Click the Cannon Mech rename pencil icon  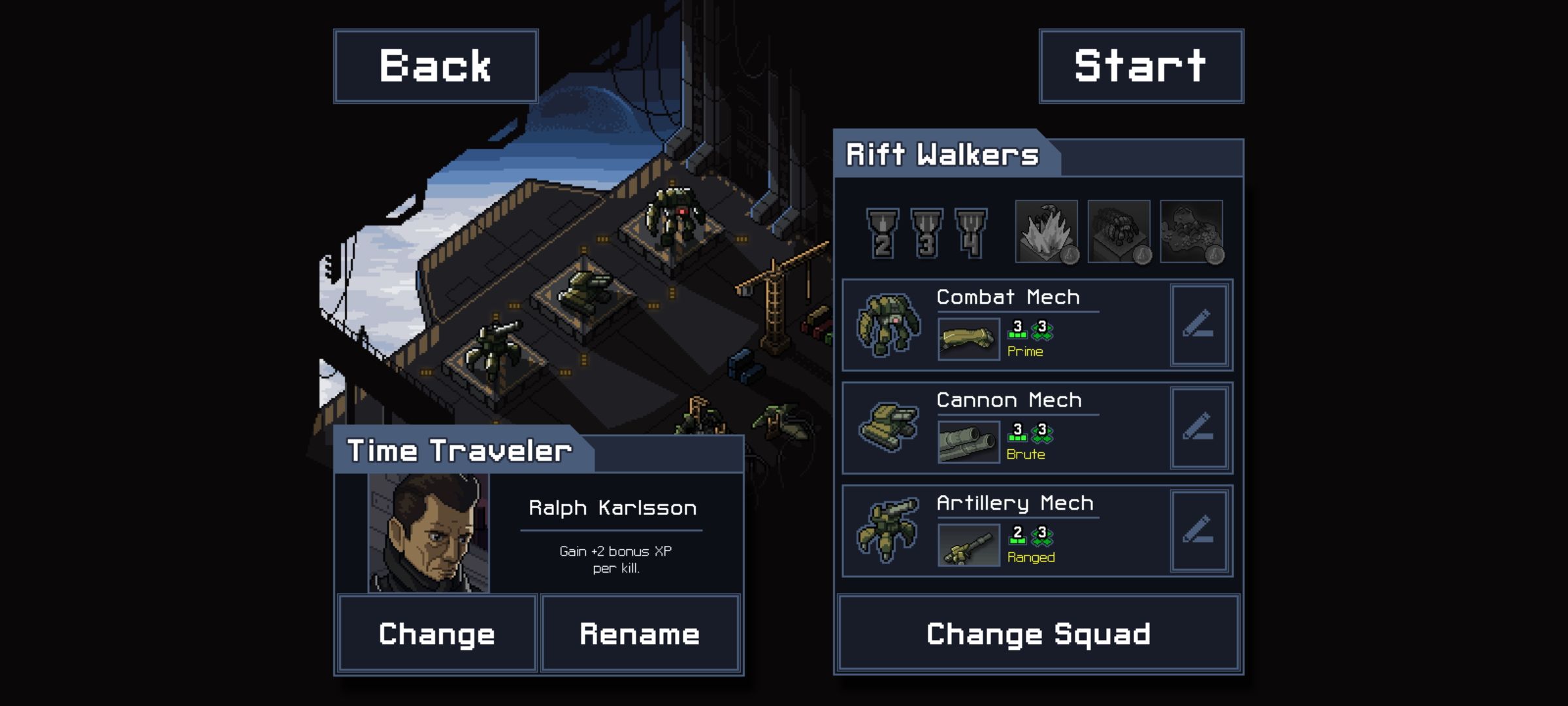[x=1200, y=428]
